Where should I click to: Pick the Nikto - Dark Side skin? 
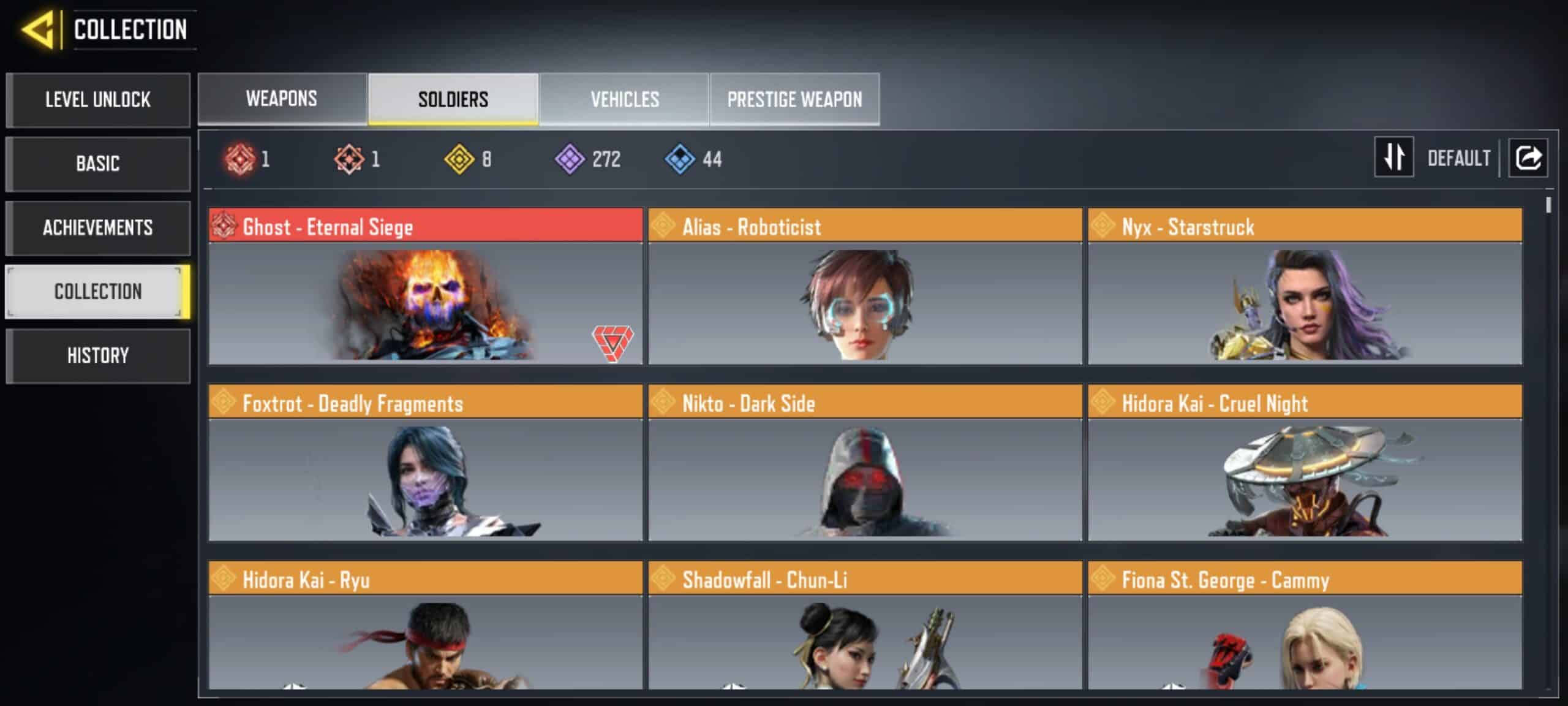865,463
